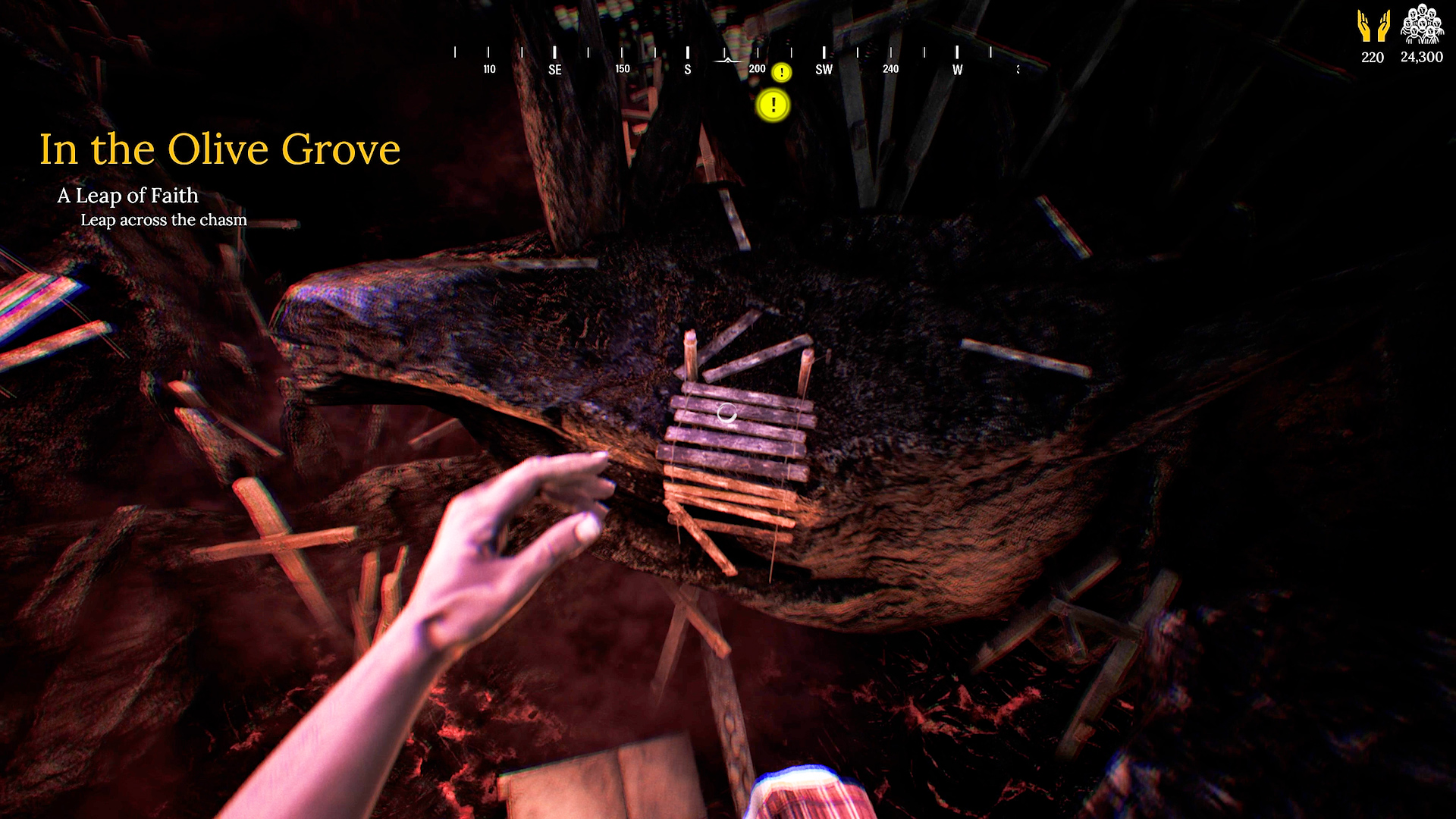Image resolution: width=1456 pixels, height=819 pixels.
Task: Click the compass bar ruler at its center
Action: (x=728, y=53)
